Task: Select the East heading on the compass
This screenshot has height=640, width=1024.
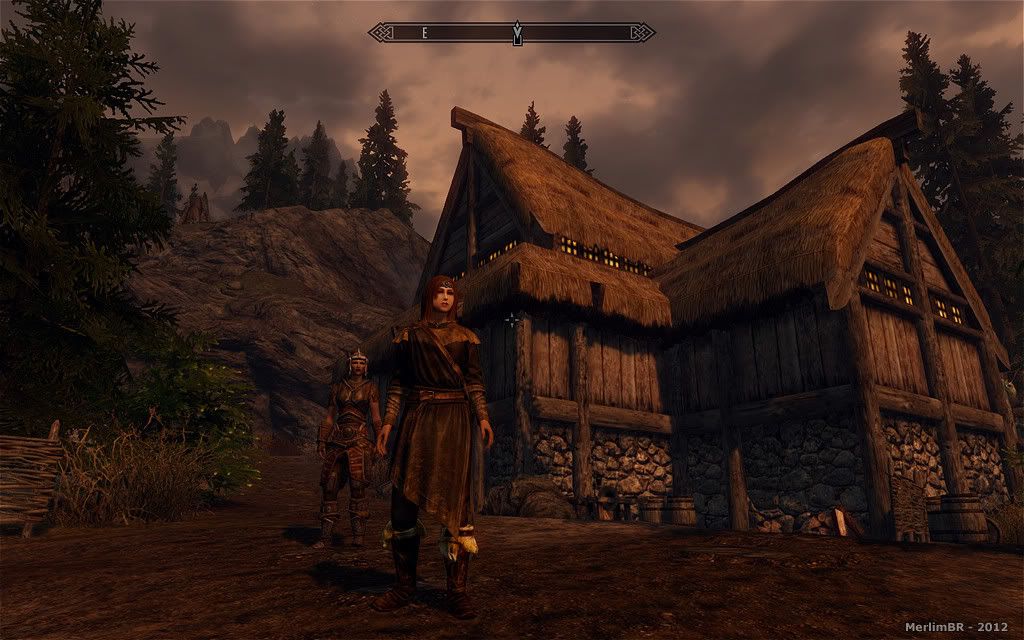Action: (424, 33)
